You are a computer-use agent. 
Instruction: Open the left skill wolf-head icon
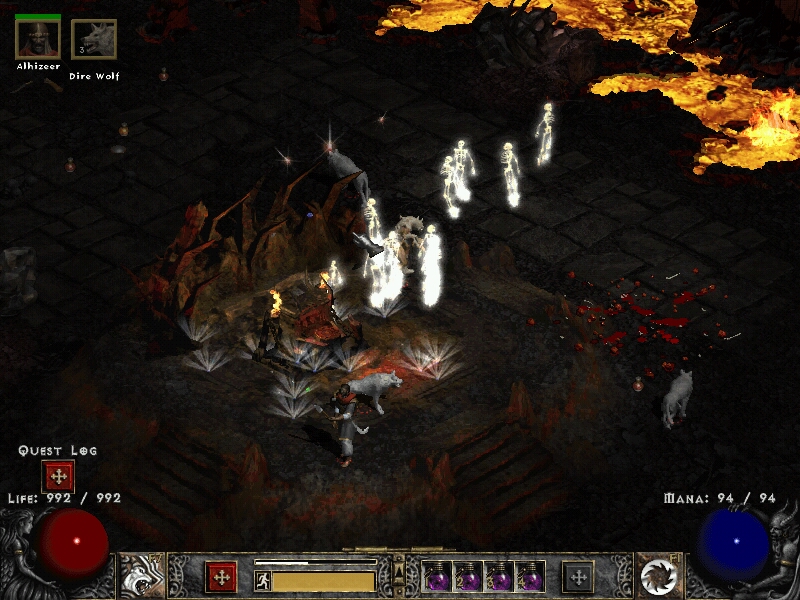[143, 576]
